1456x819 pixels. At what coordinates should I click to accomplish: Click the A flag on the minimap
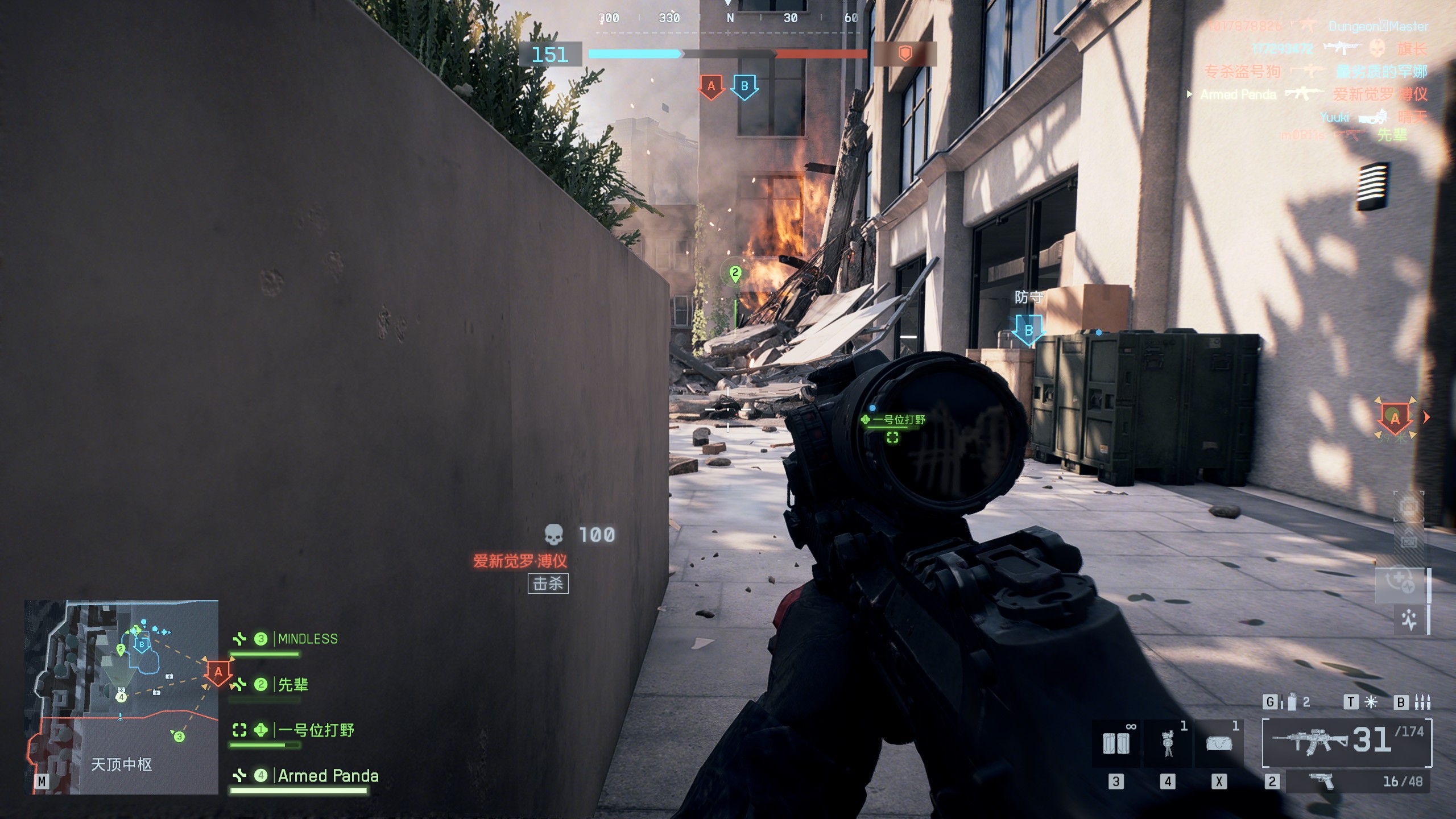point(218,672)
